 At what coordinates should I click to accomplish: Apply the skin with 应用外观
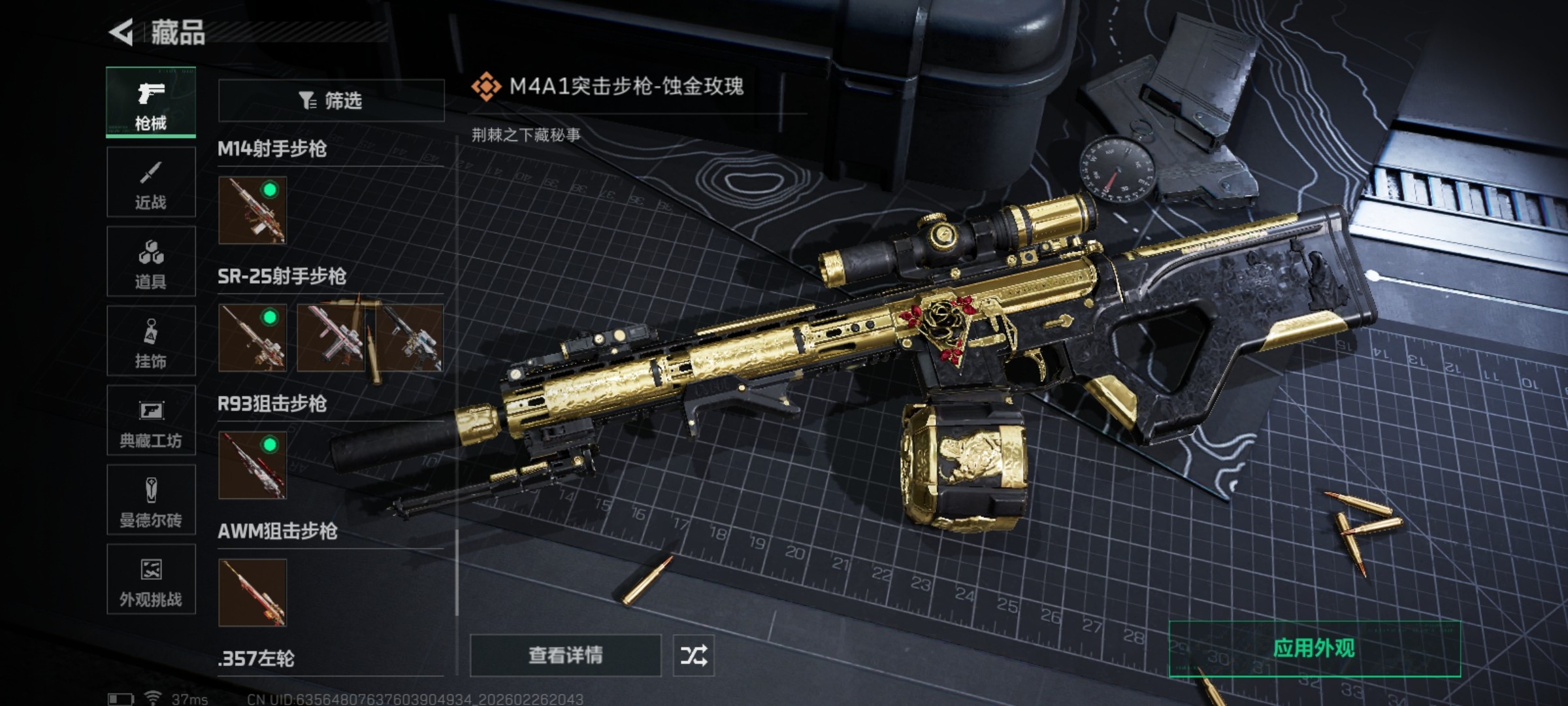[x=1315, y=648]
